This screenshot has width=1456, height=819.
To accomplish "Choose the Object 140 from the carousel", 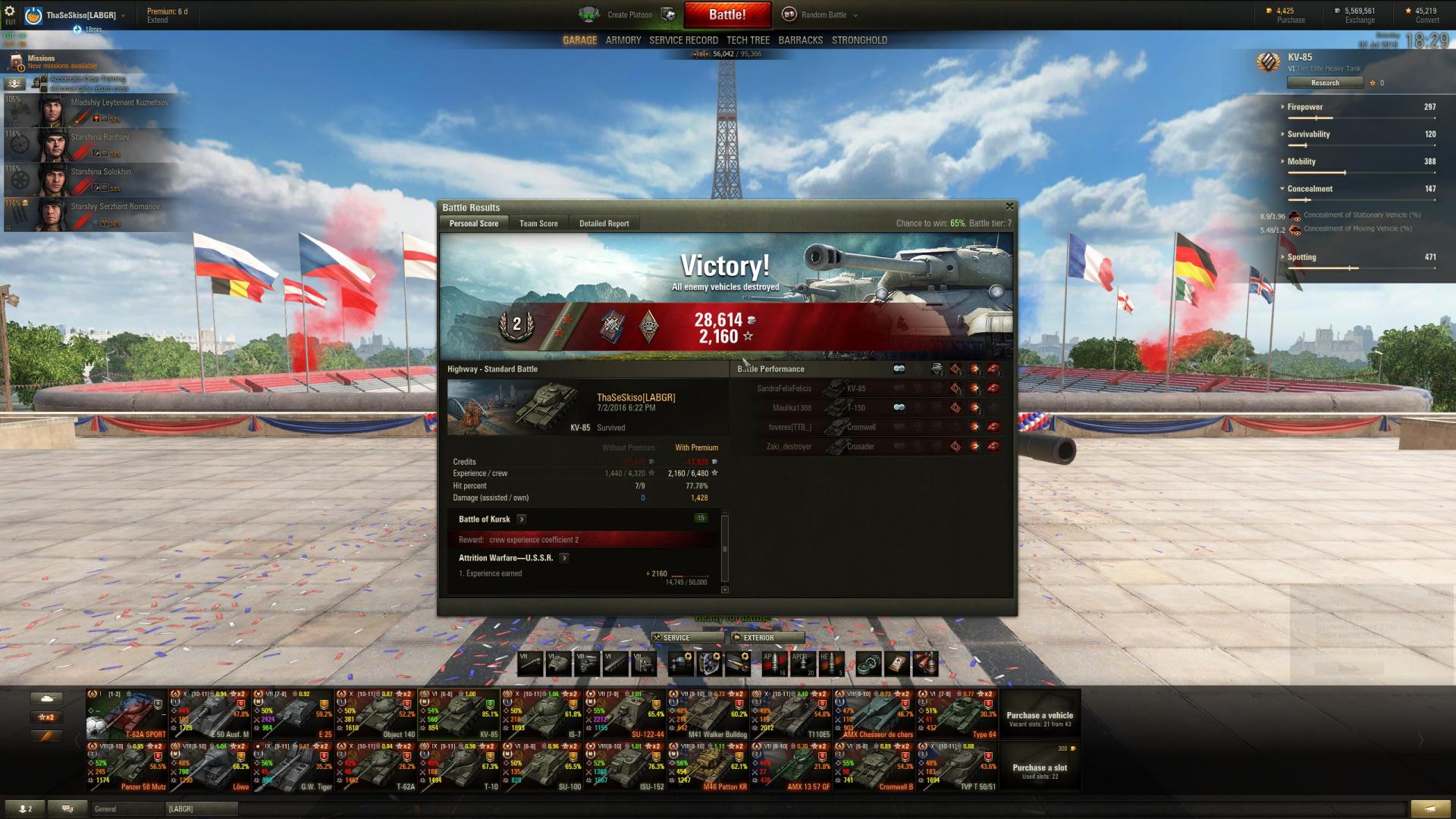I will click(x=376, y=714).
